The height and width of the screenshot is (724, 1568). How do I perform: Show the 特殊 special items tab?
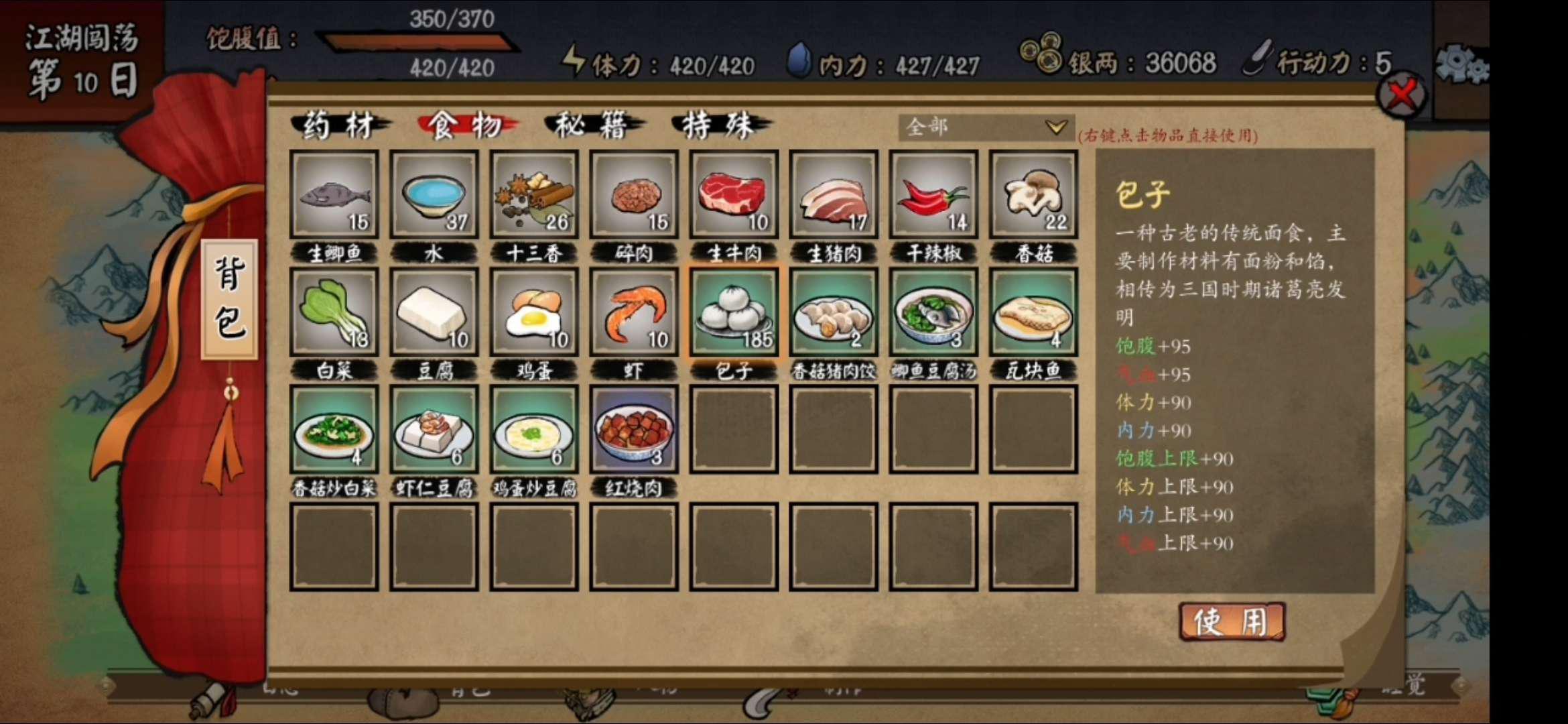pos(719,125)
